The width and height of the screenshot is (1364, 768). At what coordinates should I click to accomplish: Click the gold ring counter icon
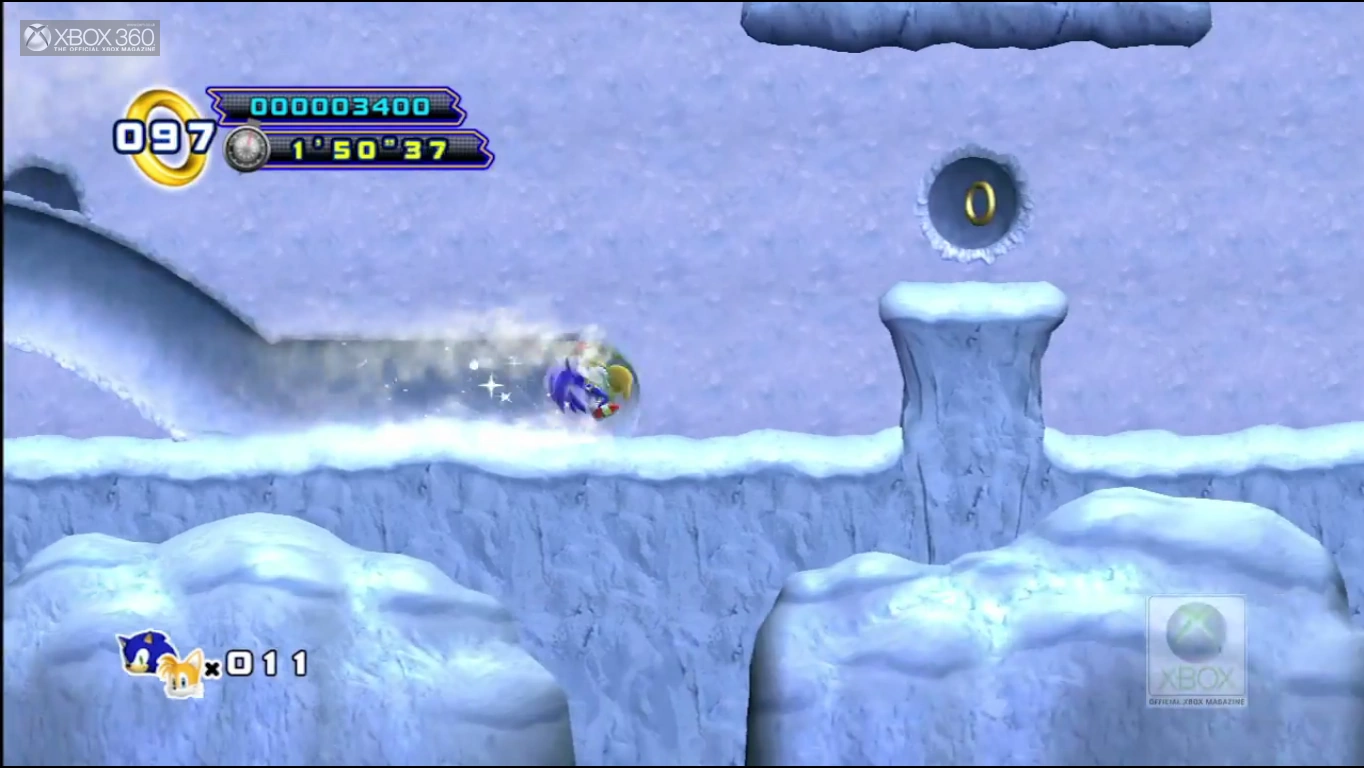tap(166, 137)
